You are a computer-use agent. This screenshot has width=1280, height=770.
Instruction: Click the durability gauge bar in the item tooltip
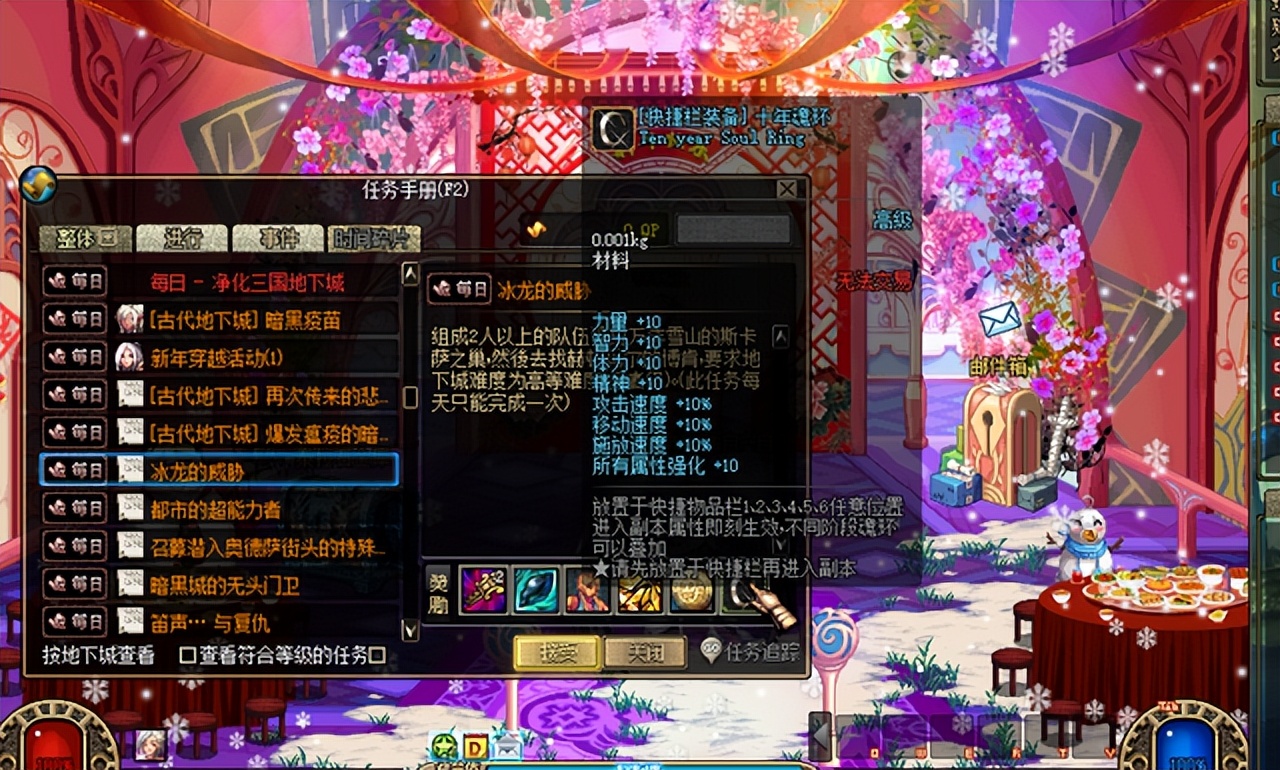733,228
